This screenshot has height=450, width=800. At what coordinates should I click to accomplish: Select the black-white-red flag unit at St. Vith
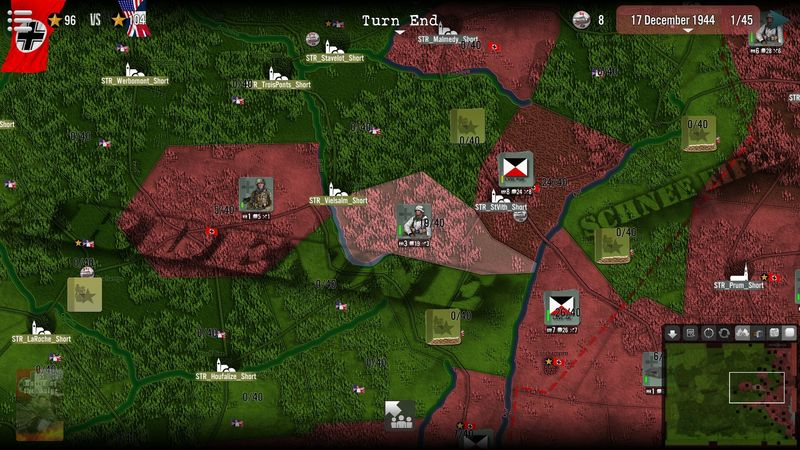click(x=516, y=171)
